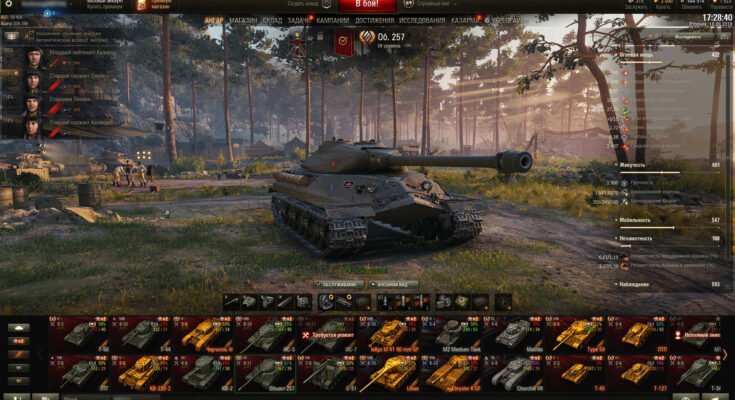The width and height of the screenshot is (735, 400).
Task: Choose the КВ-220-2 tank card
Action: pos(139,373)
